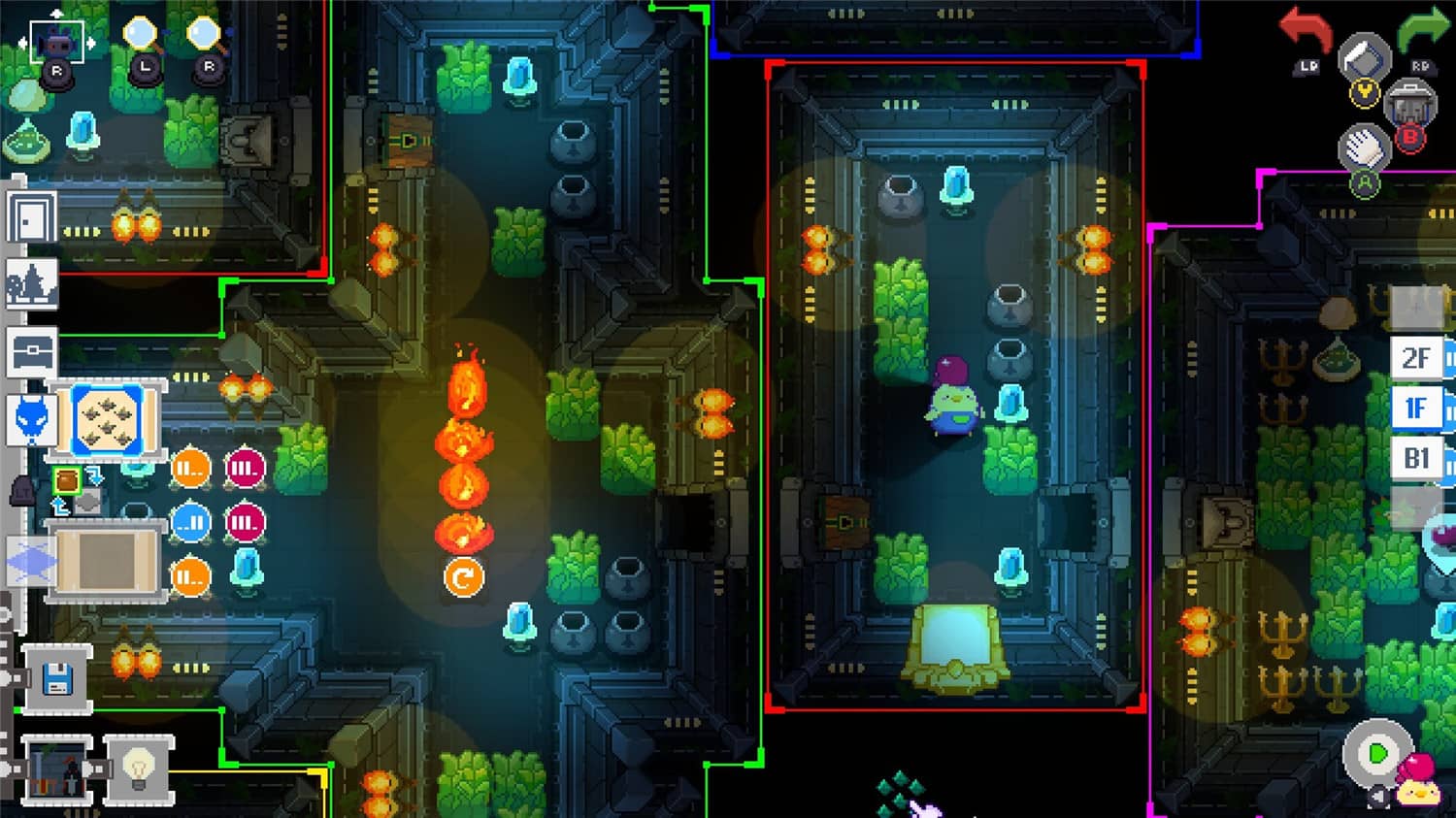Select the door placement tool in the sidebar
1456x818 pixels.
[31, 215]
